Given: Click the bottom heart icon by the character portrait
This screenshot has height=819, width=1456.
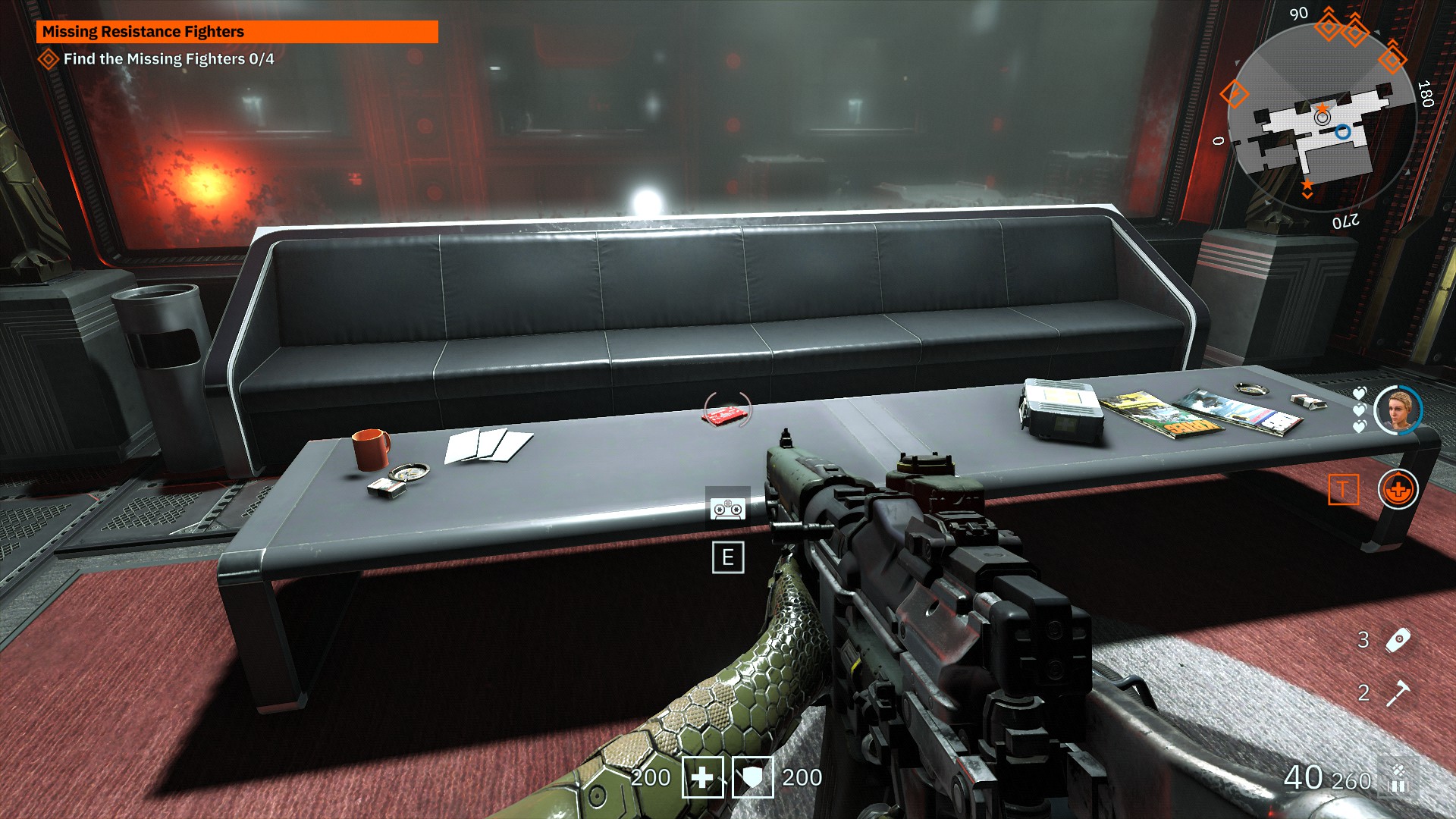Looking at the screenshot, I should [x=1360, y=426].
